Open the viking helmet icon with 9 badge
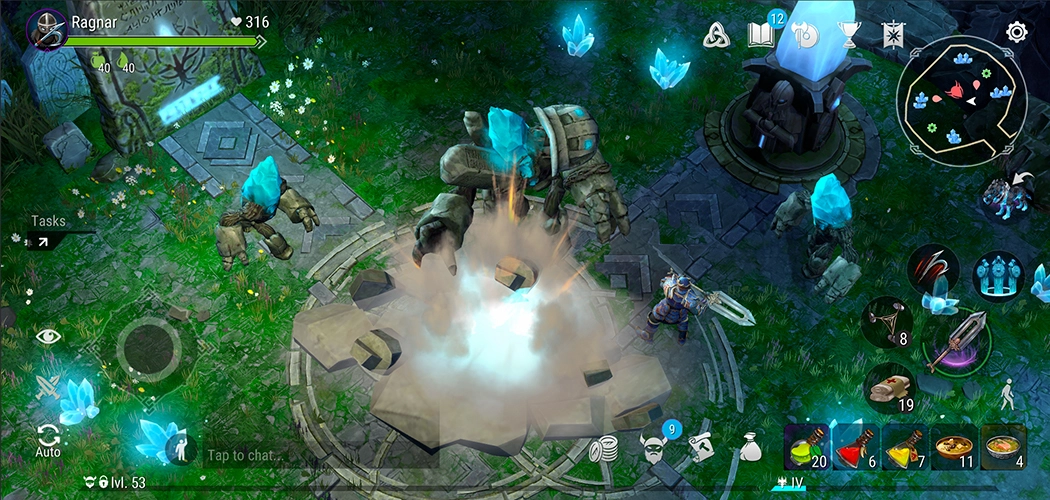1050x500 pixels. 653,447
